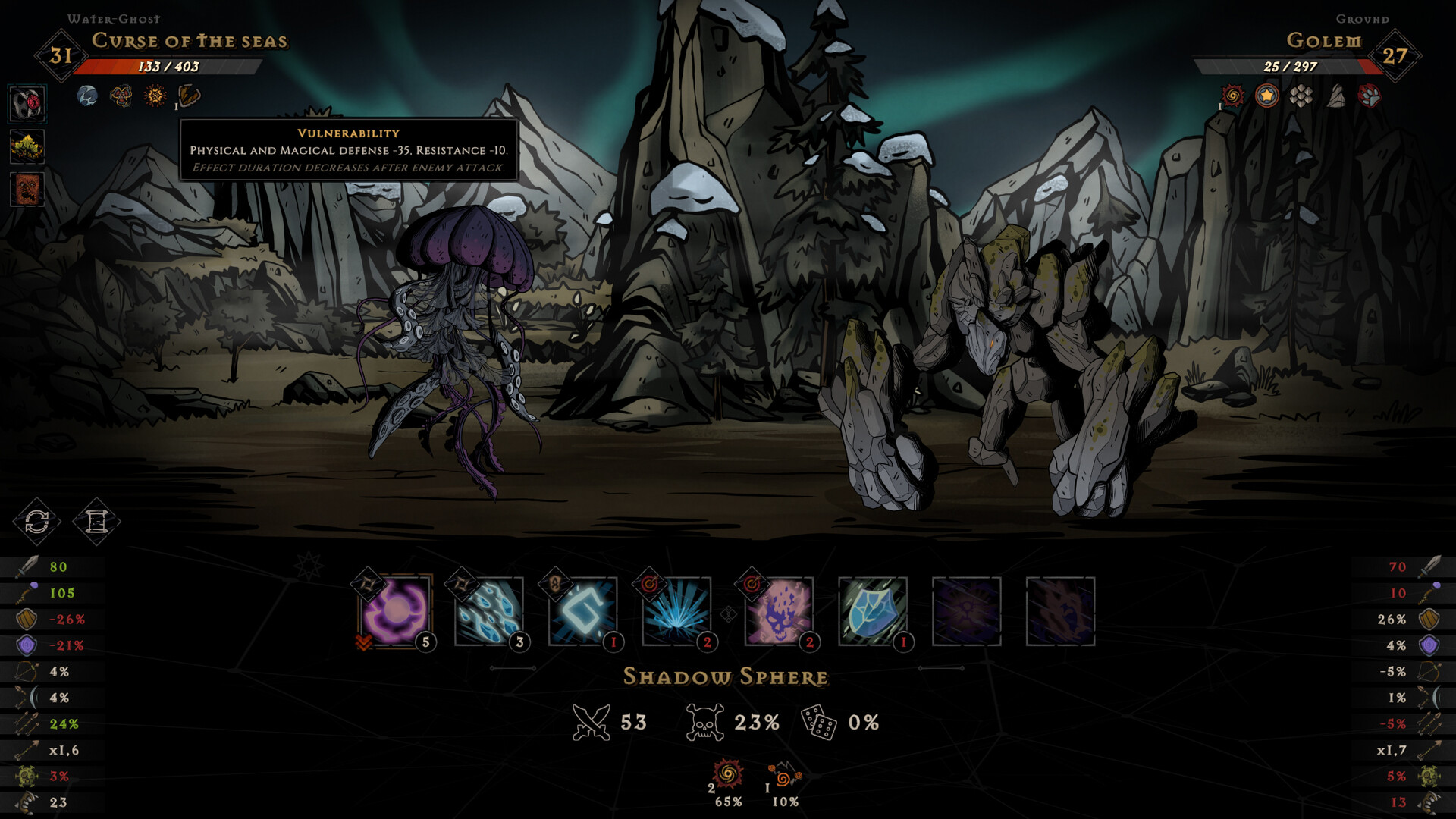Inspect the orange sunburst status icon
This screenshot has width=1456, height=819.
(155, 96)
